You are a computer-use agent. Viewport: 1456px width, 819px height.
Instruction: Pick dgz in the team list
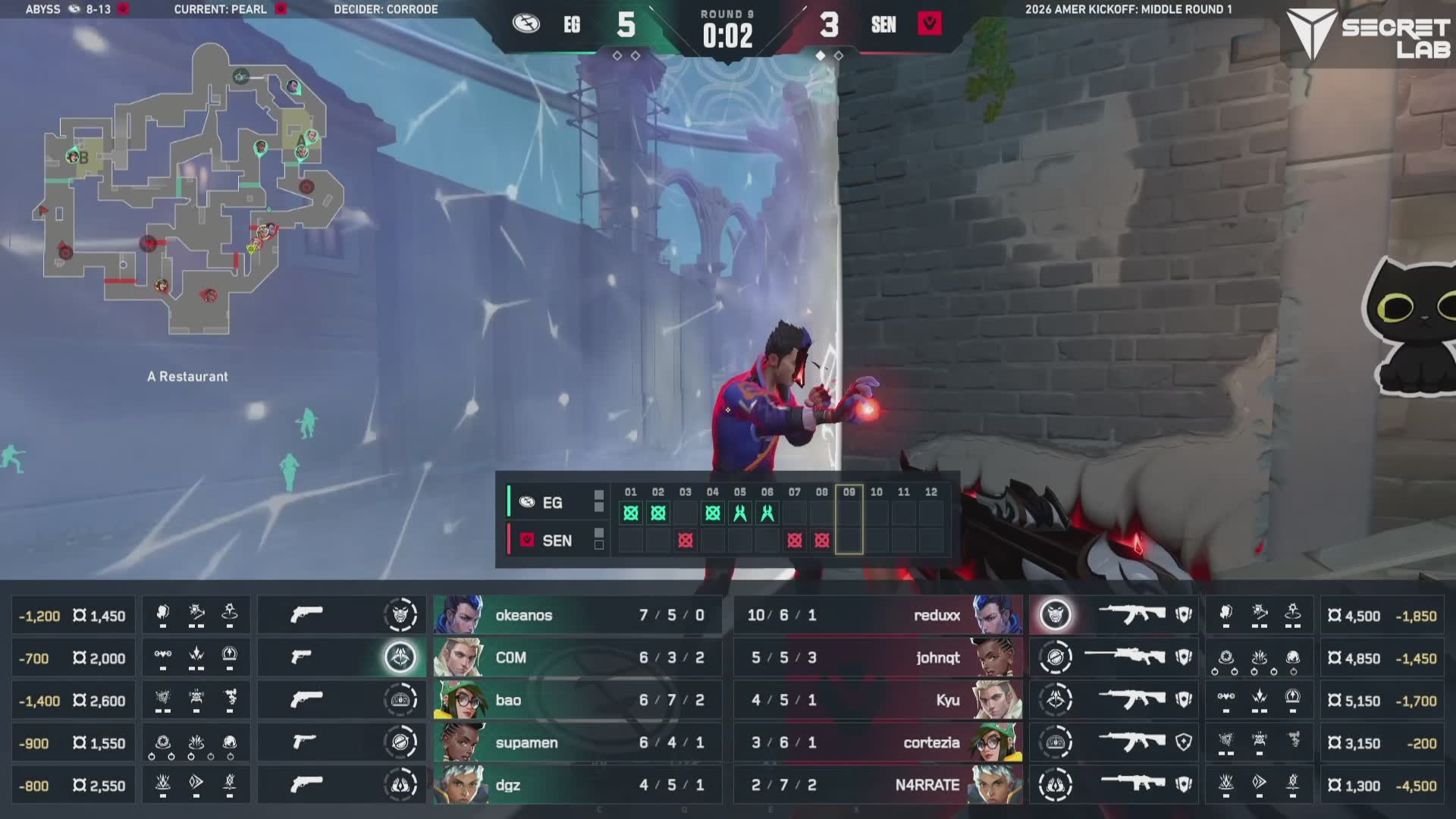tap(576, 785)
